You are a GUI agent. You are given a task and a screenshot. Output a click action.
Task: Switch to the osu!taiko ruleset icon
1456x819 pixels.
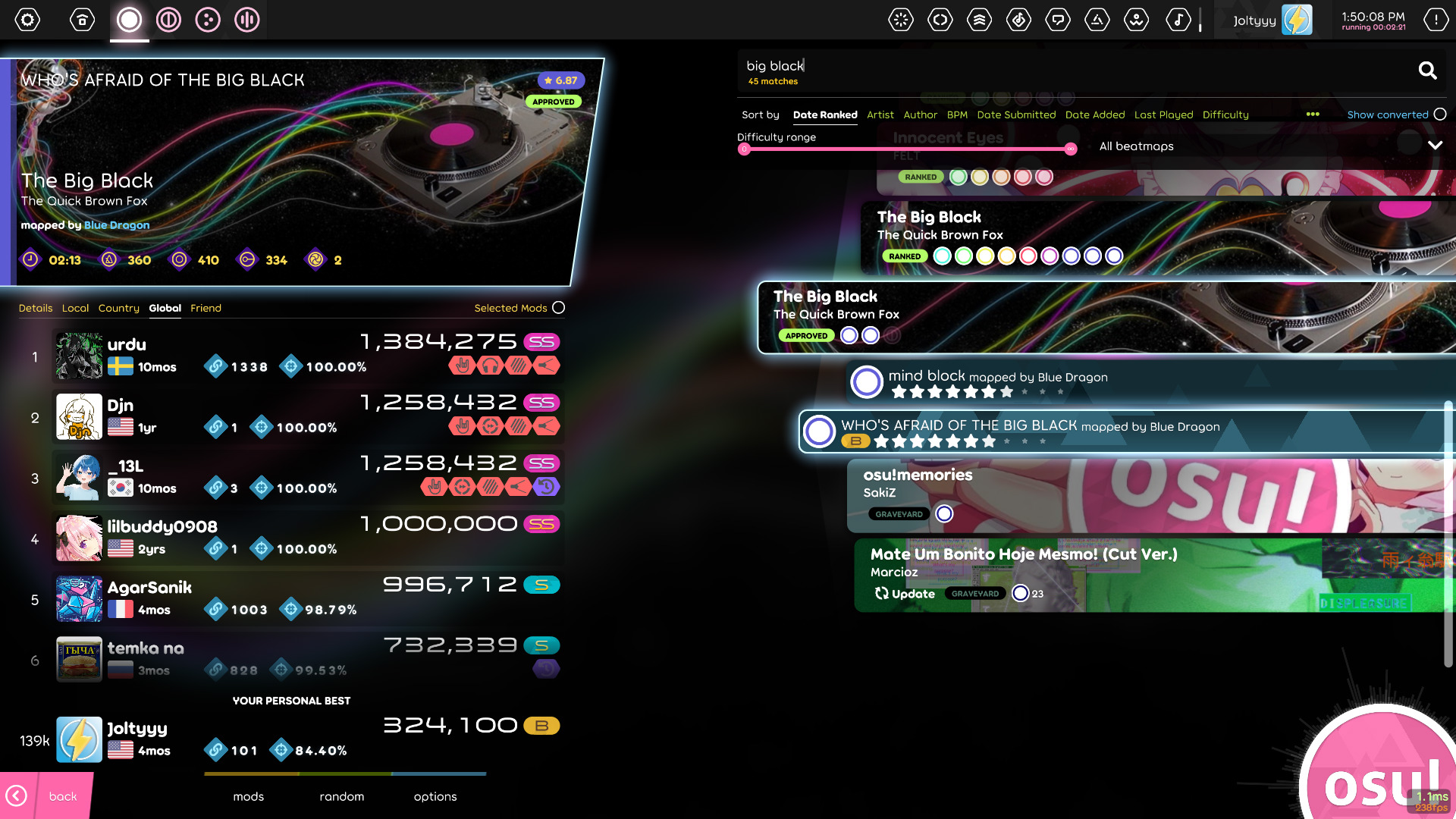point(168,20)
